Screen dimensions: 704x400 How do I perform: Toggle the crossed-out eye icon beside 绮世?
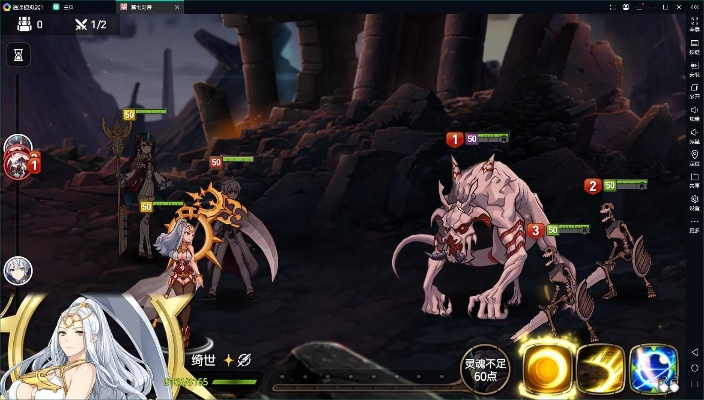point(244,360)
